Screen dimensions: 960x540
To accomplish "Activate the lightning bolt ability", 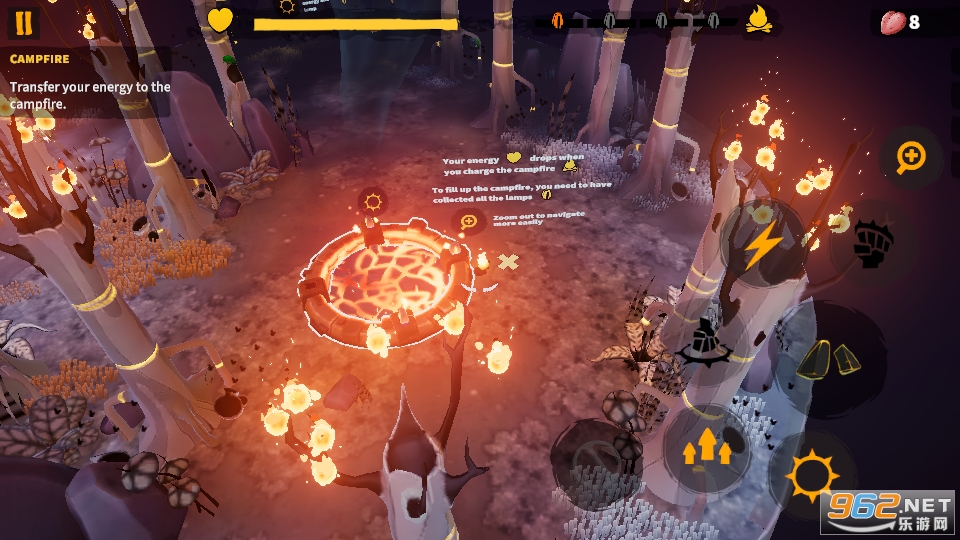I will 764,243.
